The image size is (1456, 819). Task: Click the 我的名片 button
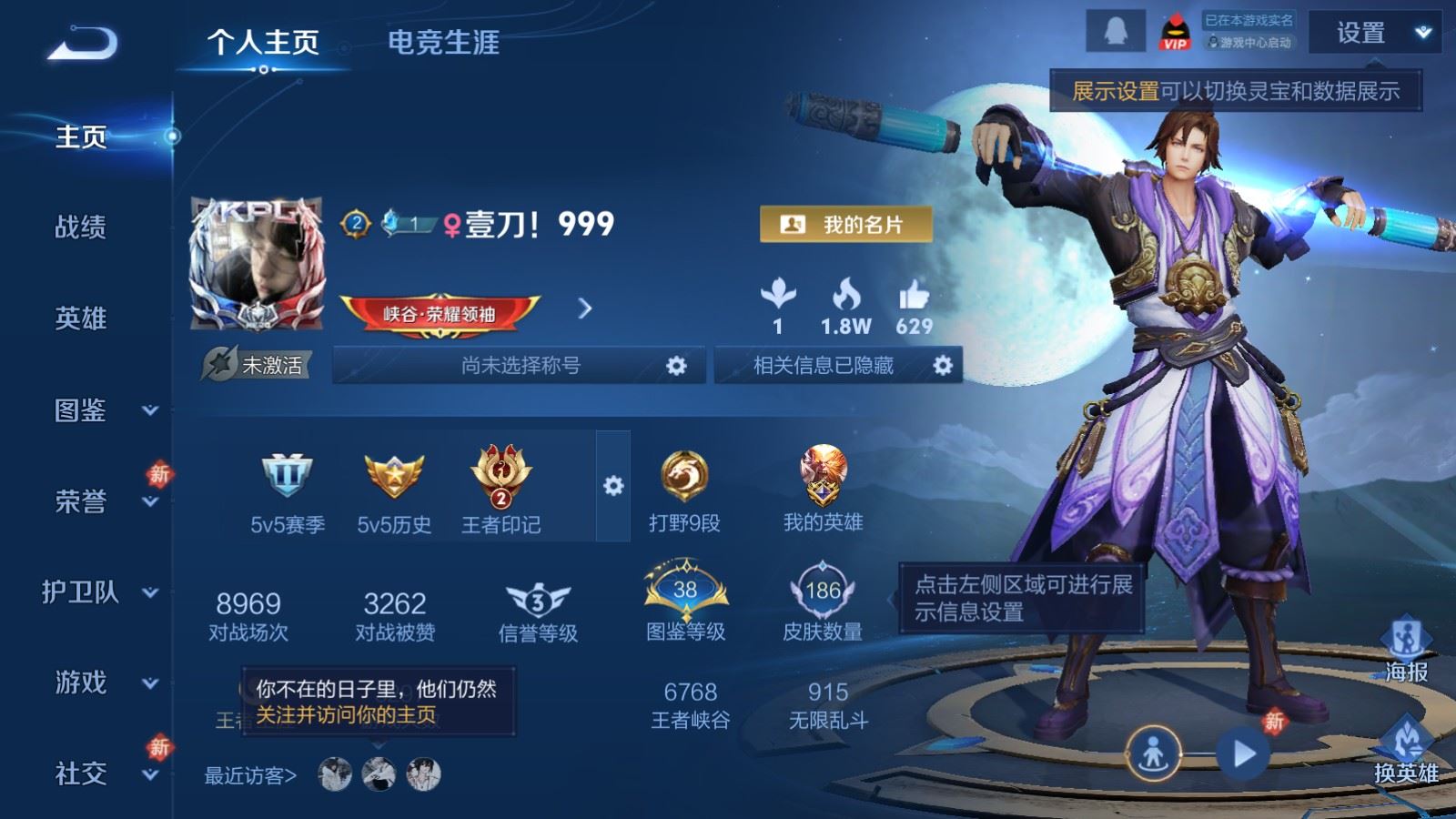click(845, 225)
